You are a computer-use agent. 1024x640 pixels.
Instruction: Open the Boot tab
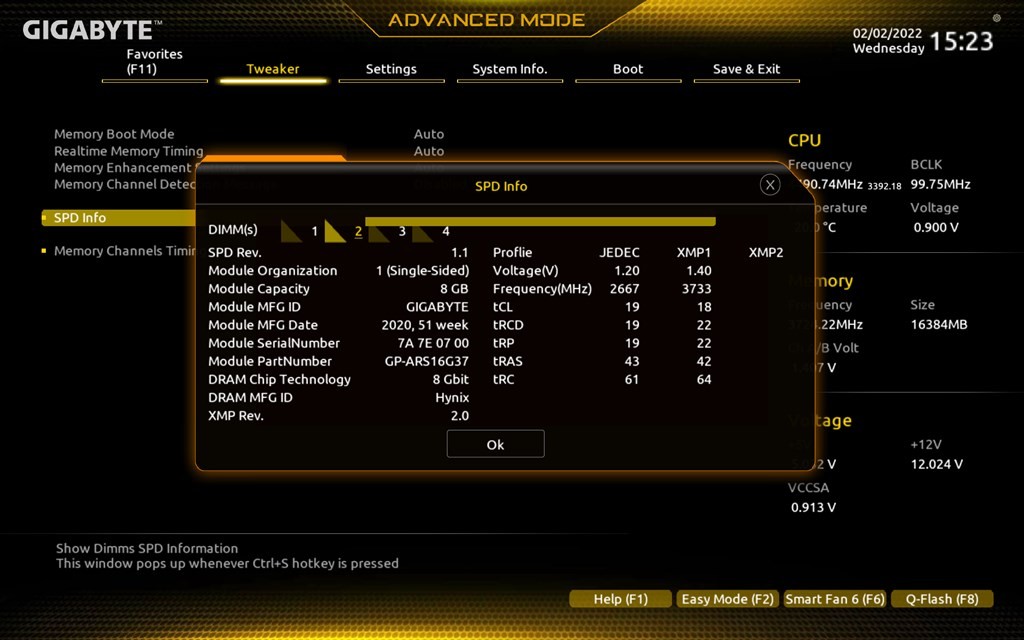628,69
